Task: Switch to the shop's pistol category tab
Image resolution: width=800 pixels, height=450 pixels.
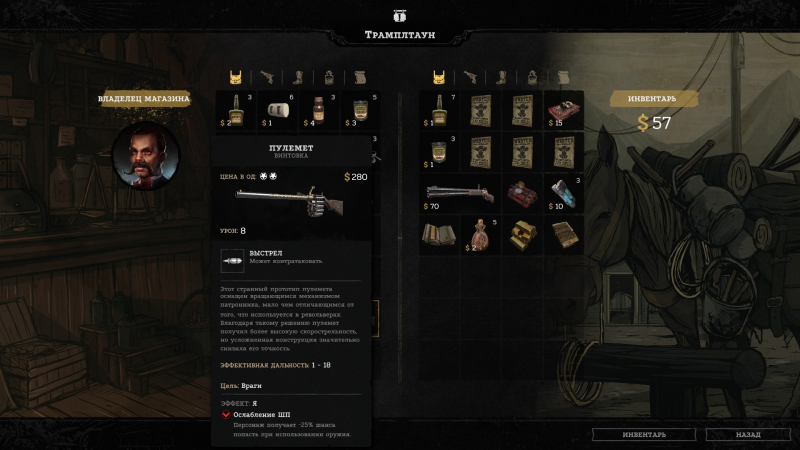Action: coord(268,77)
